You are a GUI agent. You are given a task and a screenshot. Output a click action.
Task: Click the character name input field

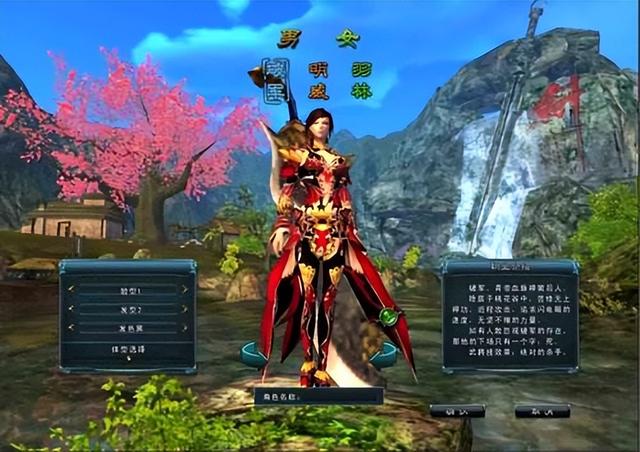click(330, 396)
